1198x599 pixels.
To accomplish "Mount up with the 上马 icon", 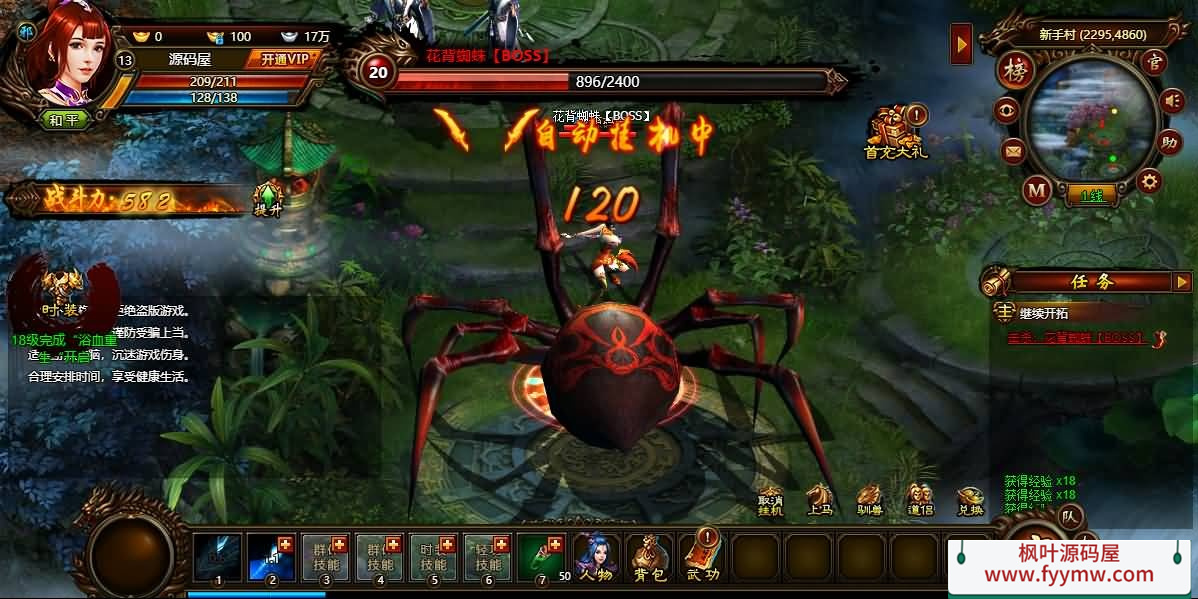I will pos(821,501).
